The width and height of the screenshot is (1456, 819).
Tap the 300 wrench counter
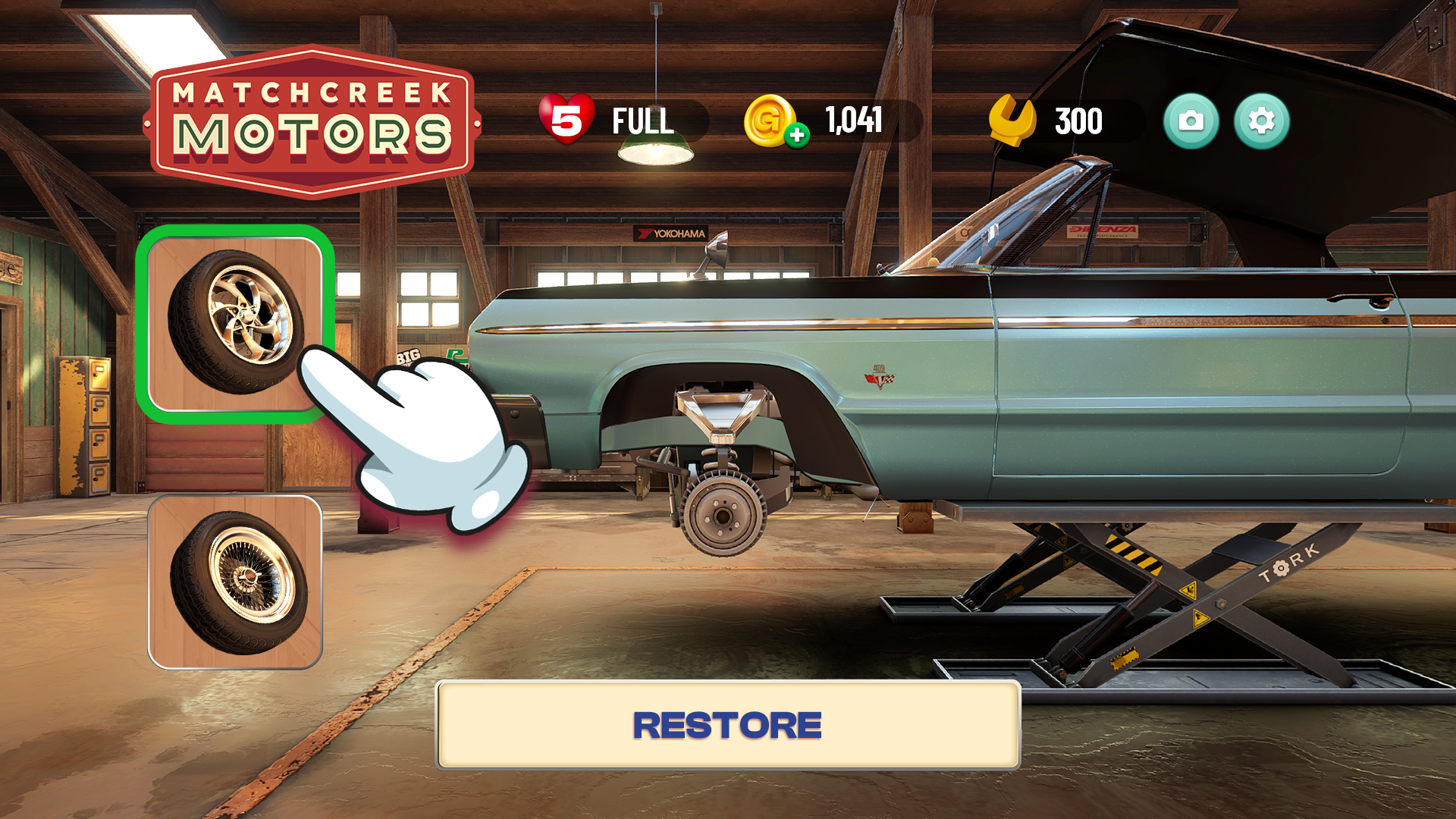point(1080,120)
